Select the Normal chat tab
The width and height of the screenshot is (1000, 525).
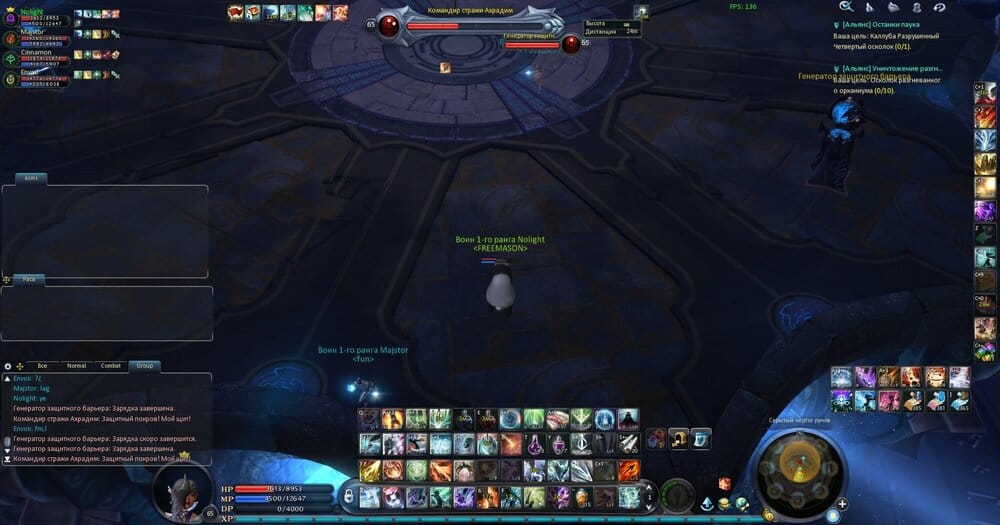(x=76, y=366)
